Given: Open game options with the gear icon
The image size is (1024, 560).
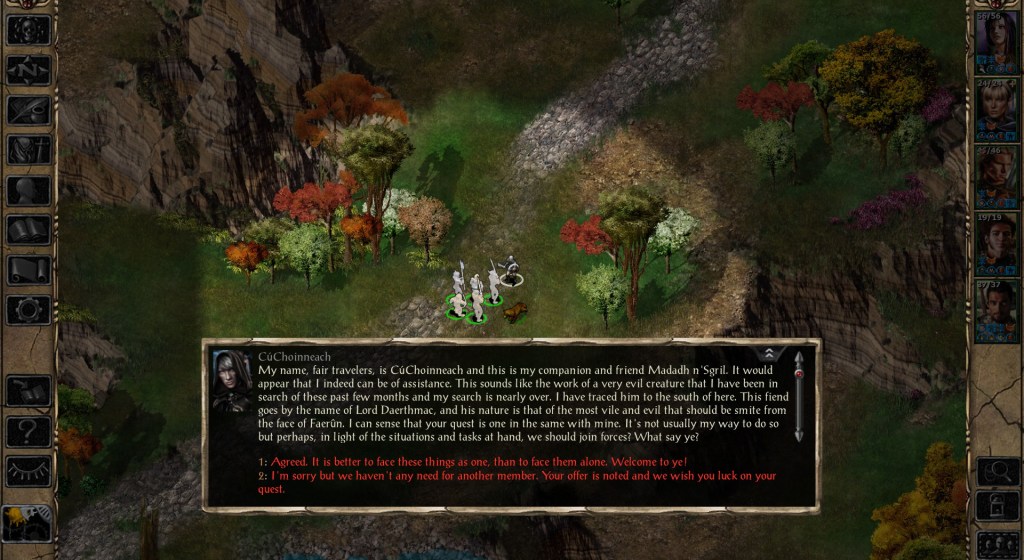Looking at the screenshot, I should click(28, 310).
